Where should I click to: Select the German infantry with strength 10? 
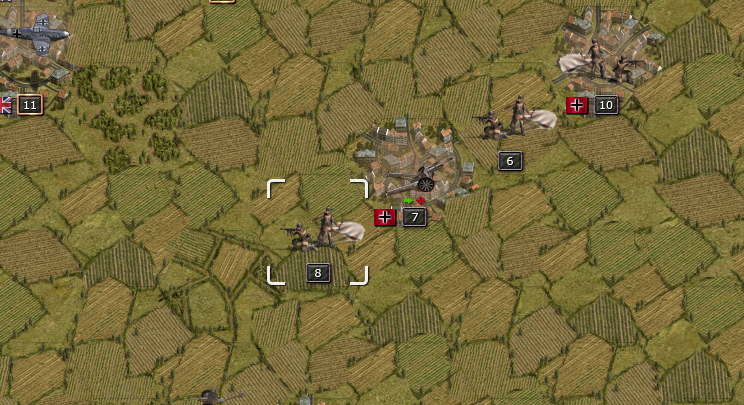pos(604,62)
